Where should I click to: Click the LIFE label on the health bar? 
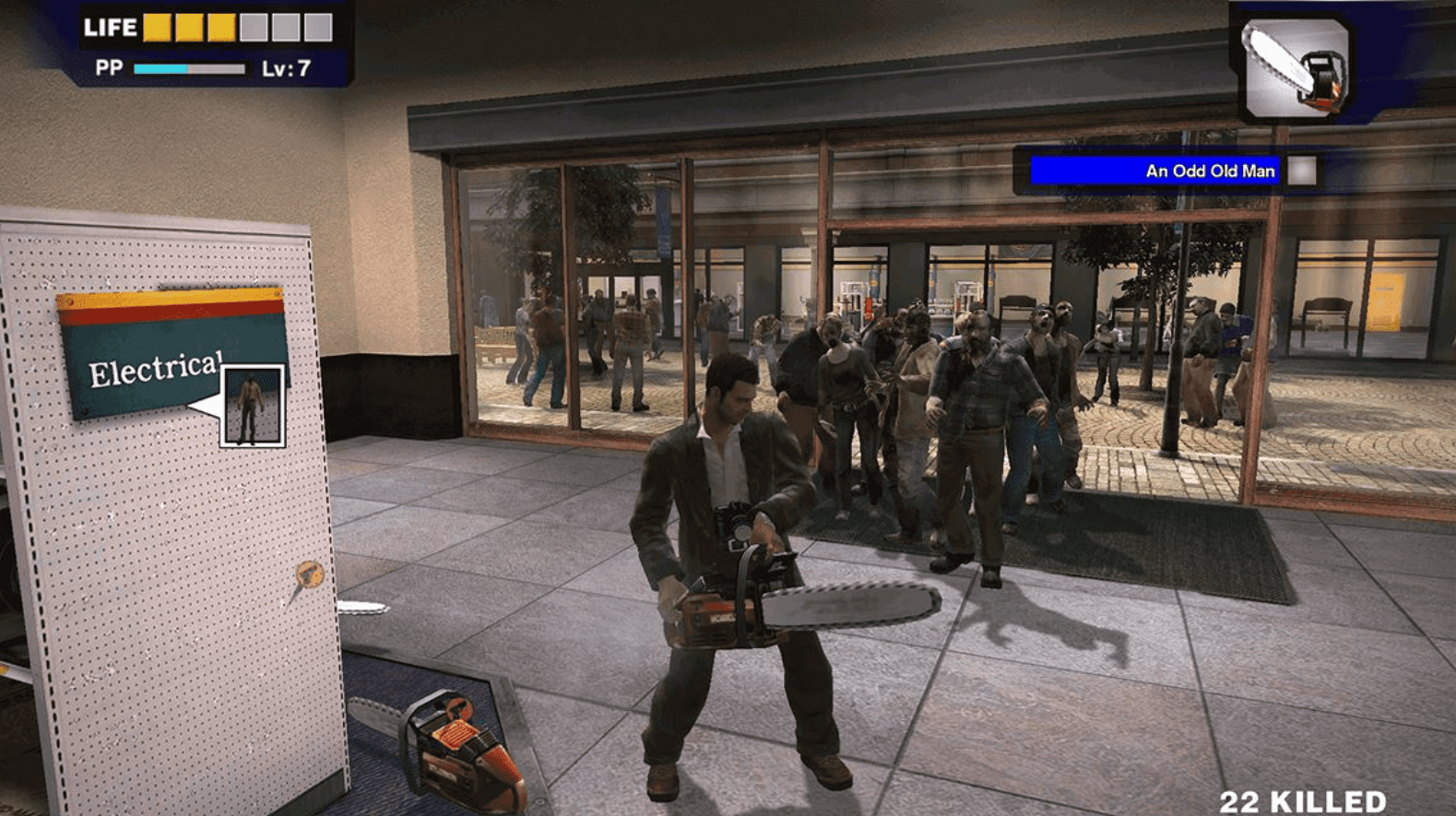pos(110,27)
